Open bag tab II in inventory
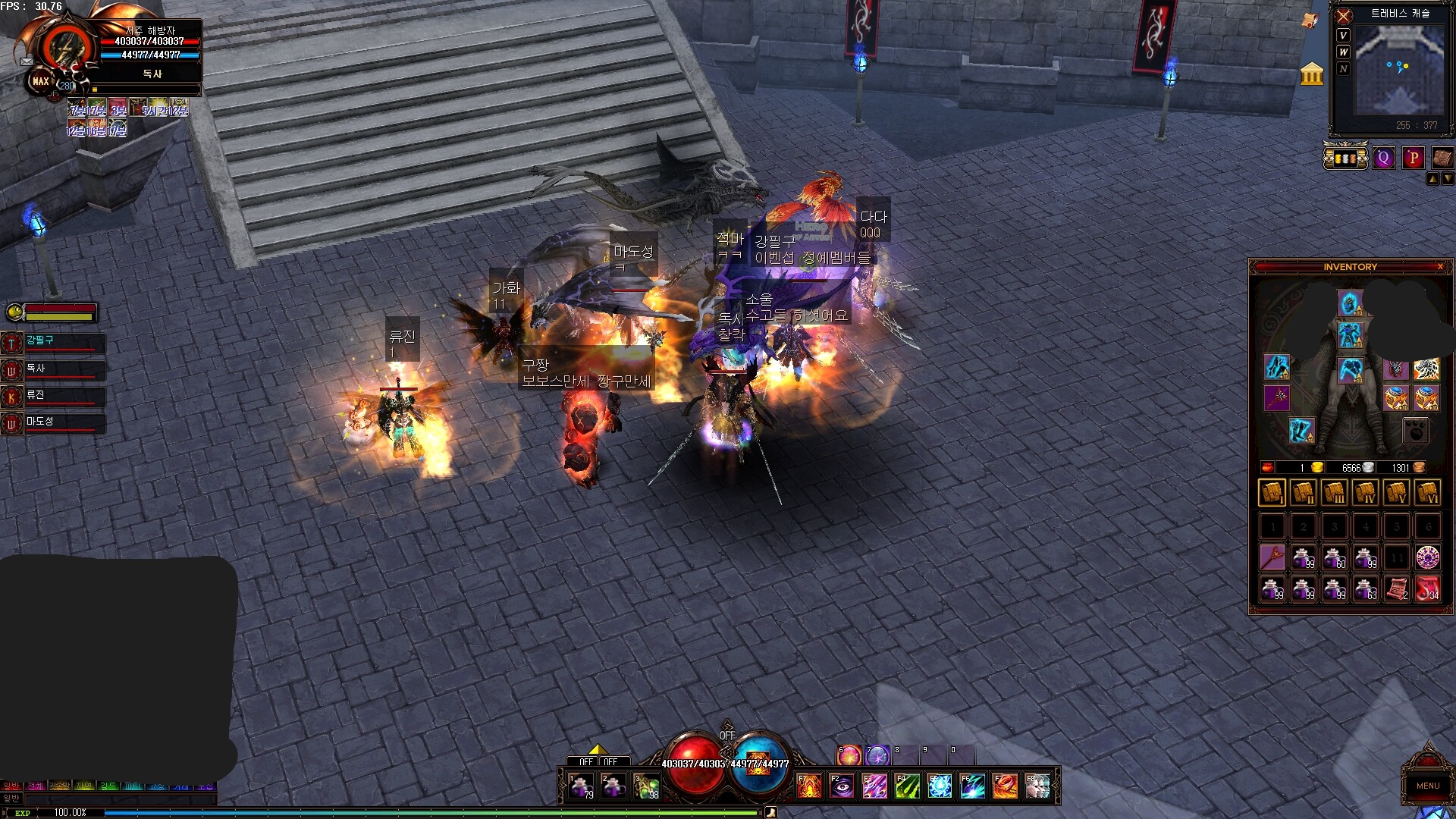Image resolution: width=1456 pixels, height=819 pixels. [1304, 493]
